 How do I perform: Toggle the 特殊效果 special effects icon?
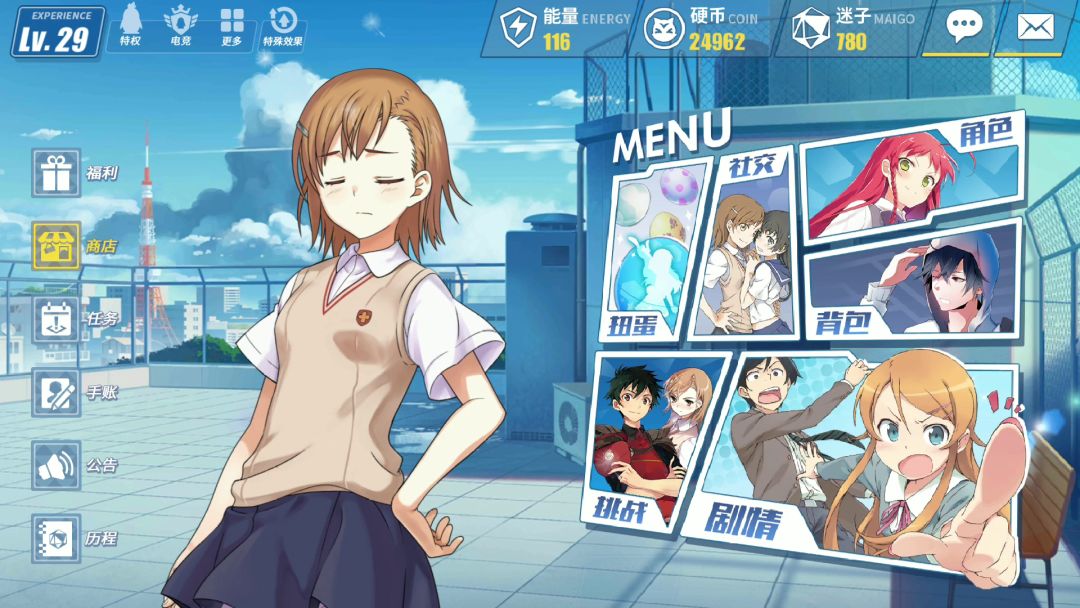(284, 25)
